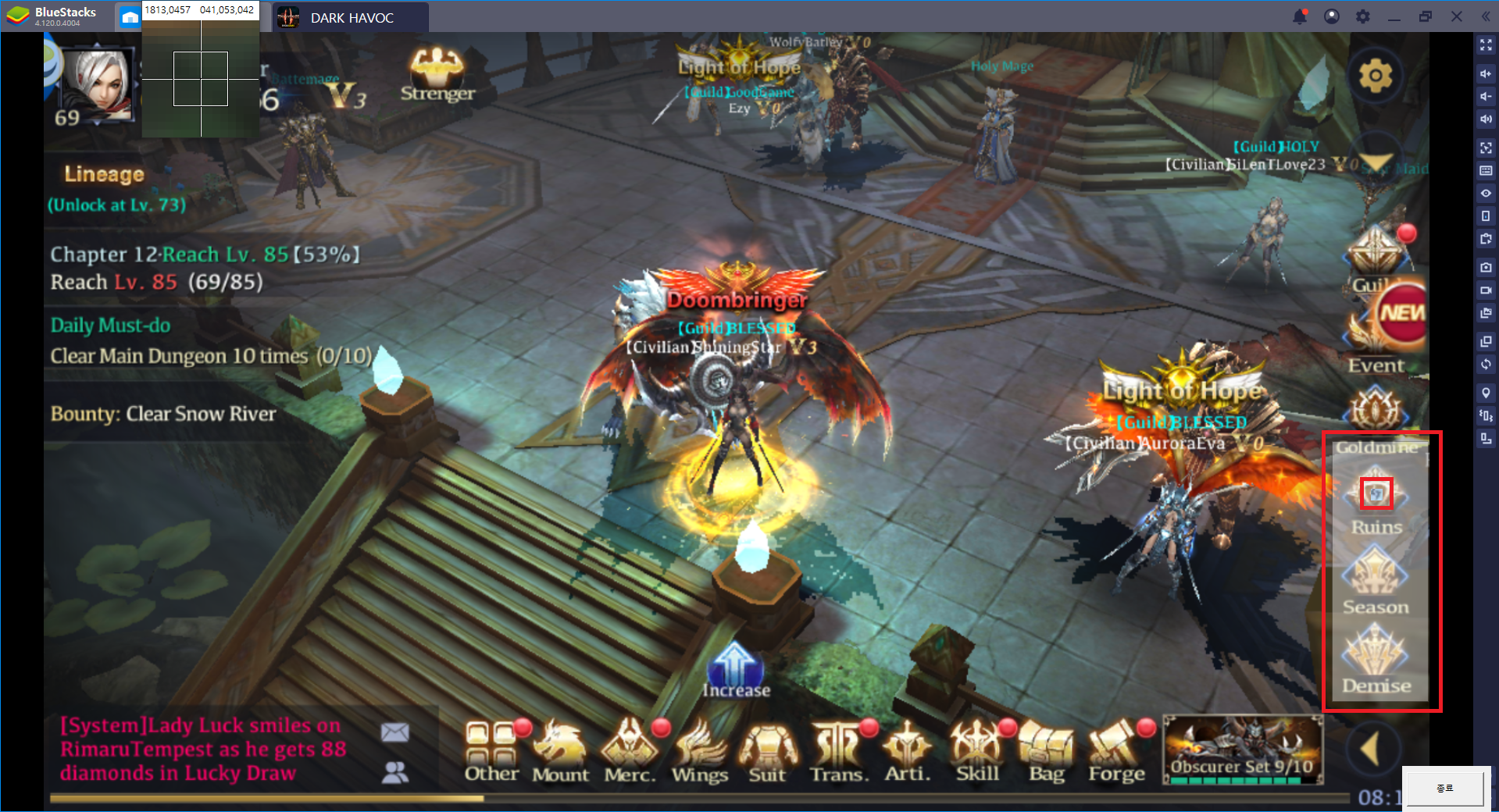This screenshot has height=812, width=1499.
Task: Open the Skill menu
Action: click(977, 750)
